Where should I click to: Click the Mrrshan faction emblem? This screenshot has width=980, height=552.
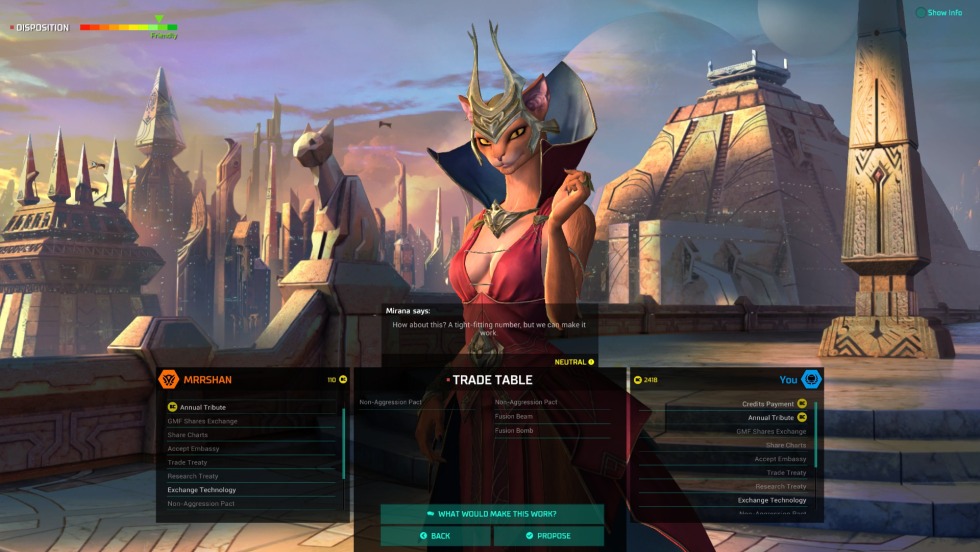(169, 380)
